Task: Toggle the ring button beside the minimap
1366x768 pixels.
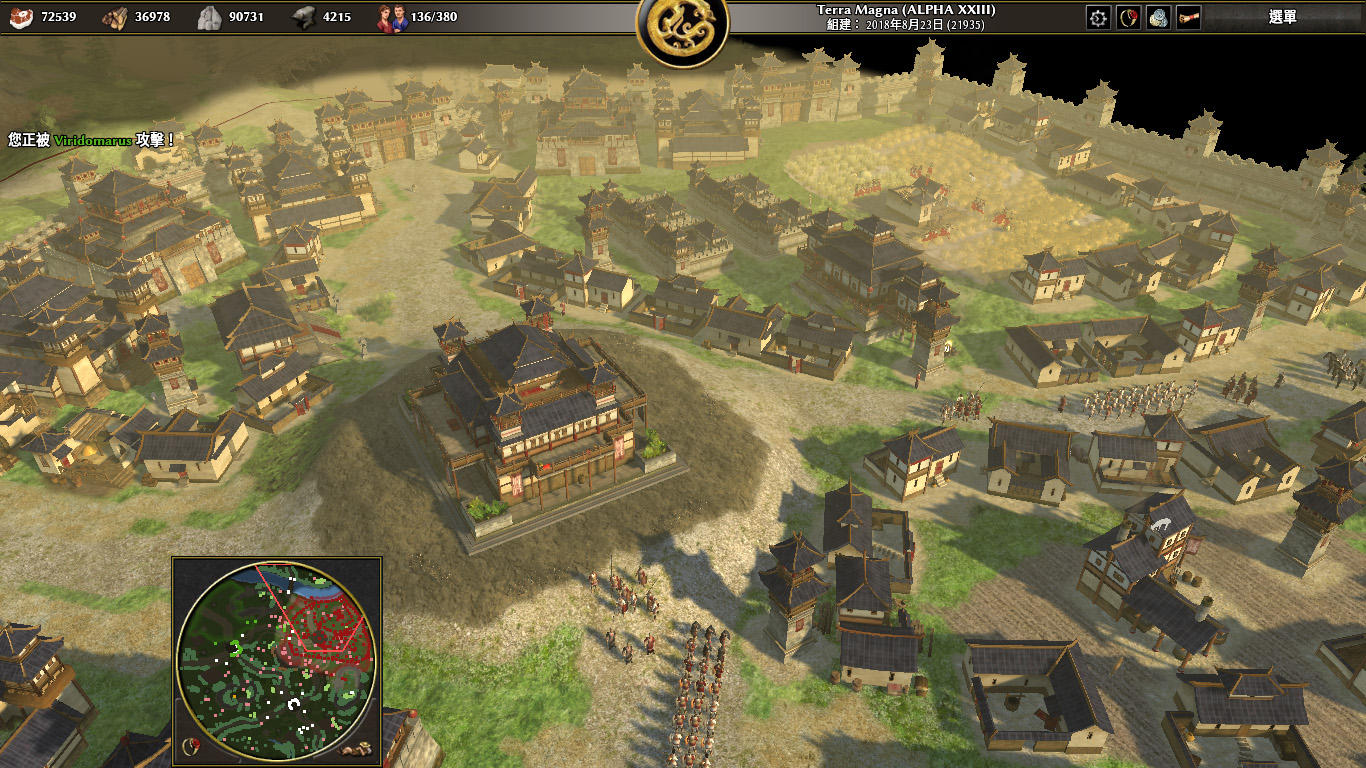Action: pyautogui.click(x=190, y=745)
